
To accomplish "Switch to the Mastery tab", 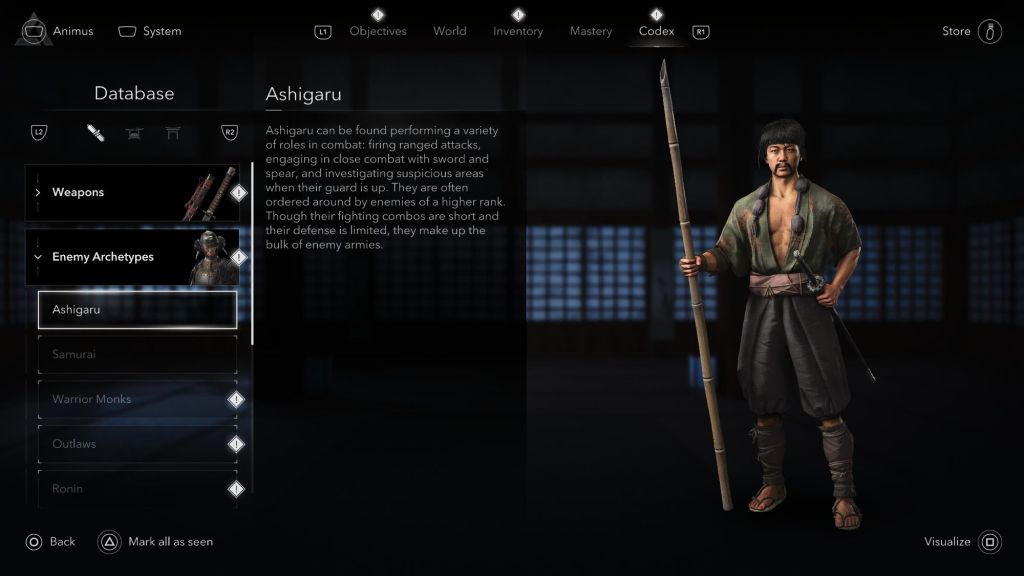I will point(591,31).
